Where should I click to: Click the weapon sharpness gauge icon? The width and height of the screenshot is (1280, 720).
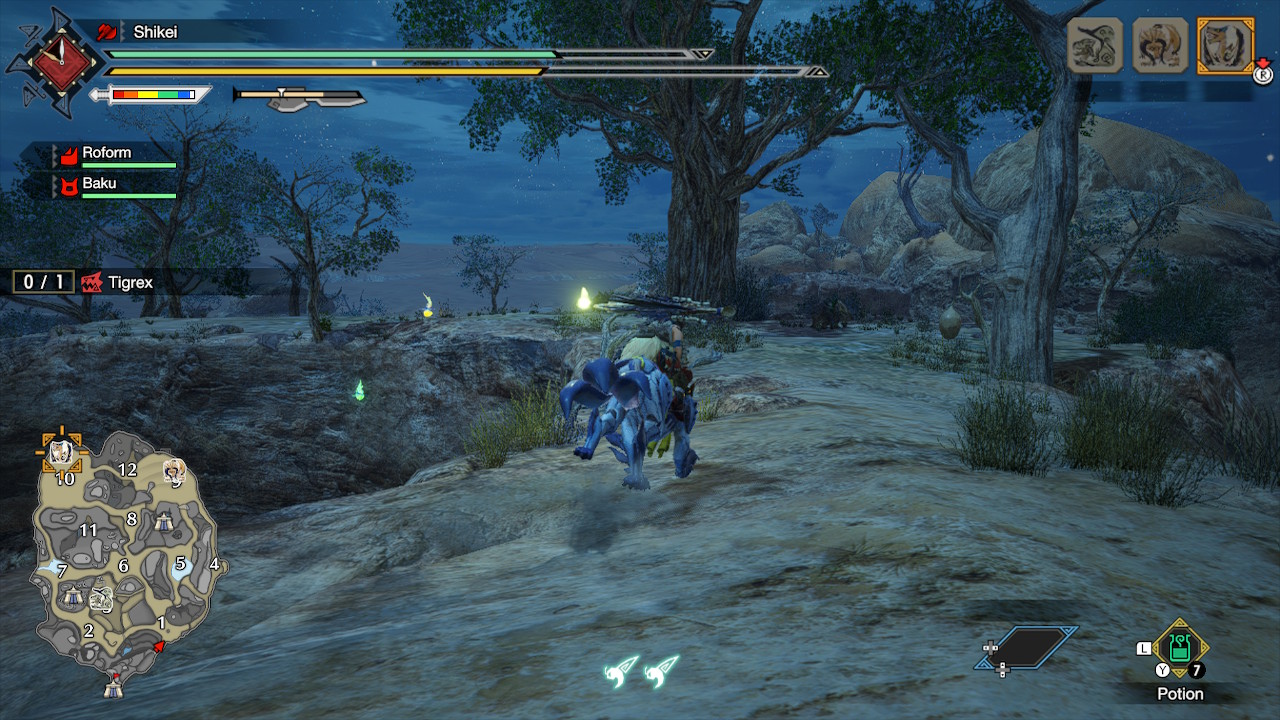[x=152, y=95]
